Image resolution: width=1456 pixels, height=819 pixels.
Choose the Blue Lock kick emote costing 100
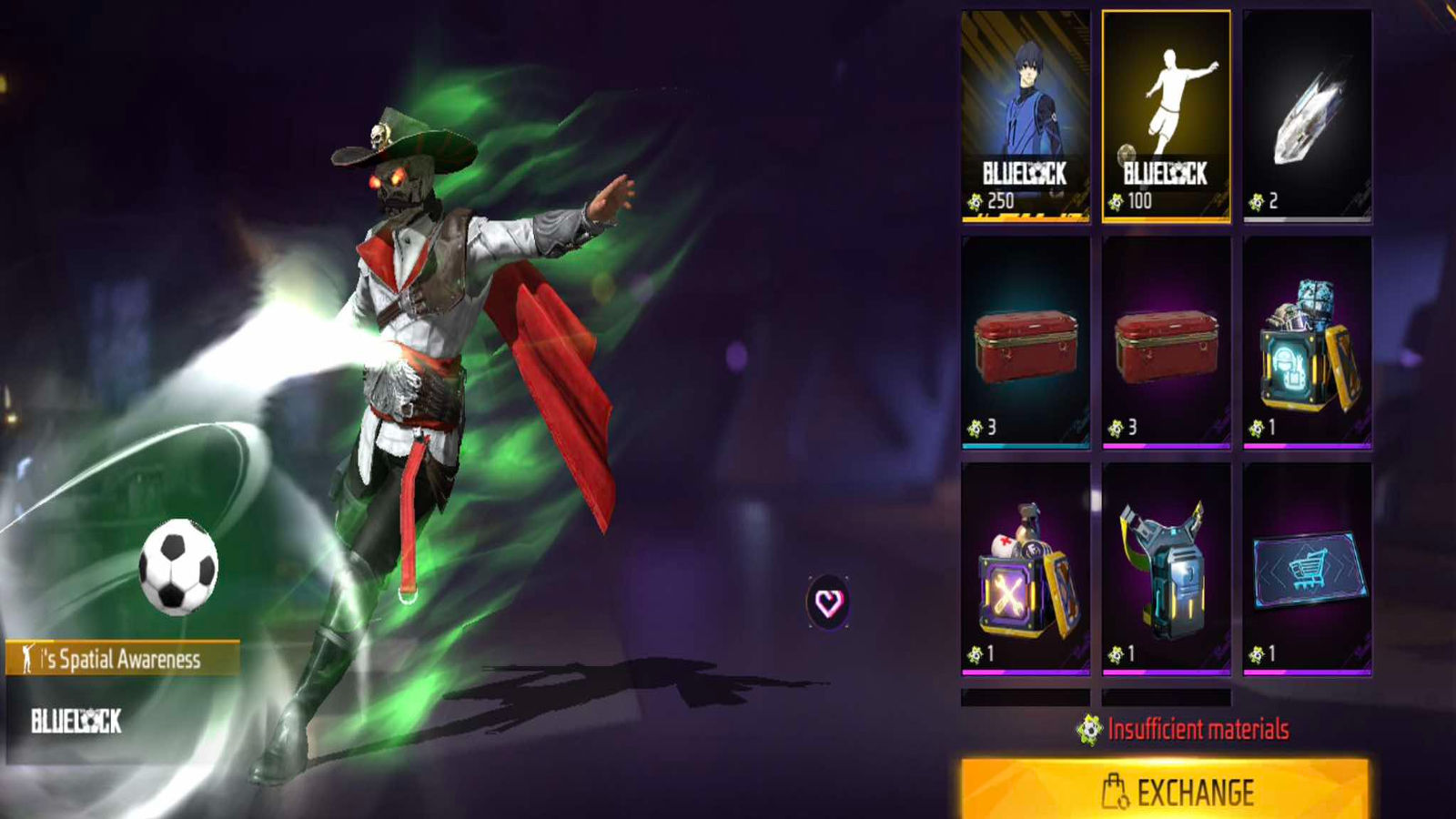click(1166, 116)
